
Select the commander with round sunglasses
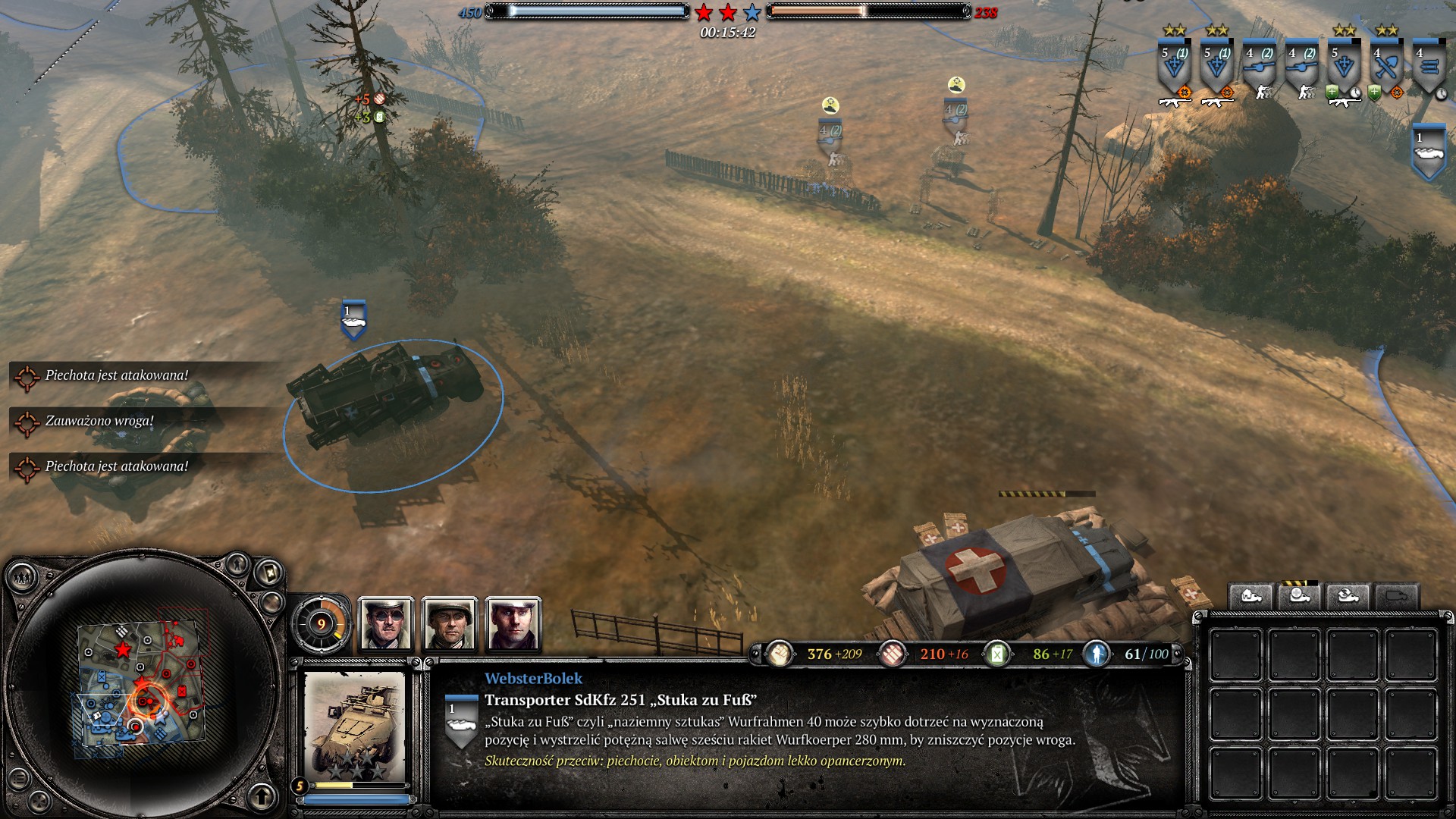point(385,624)
